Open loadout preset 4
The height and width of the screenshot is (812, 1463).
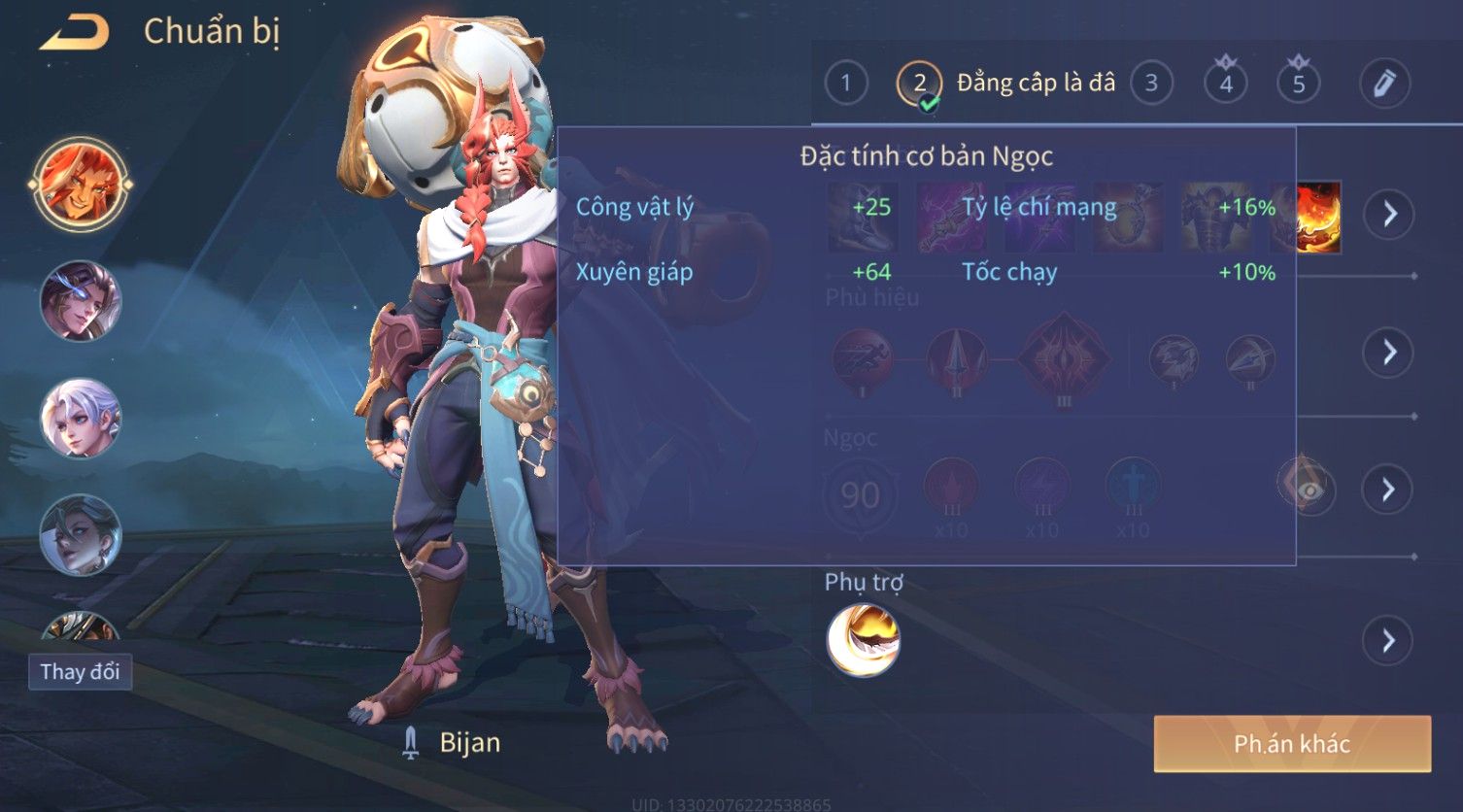tap(1226, 84)
